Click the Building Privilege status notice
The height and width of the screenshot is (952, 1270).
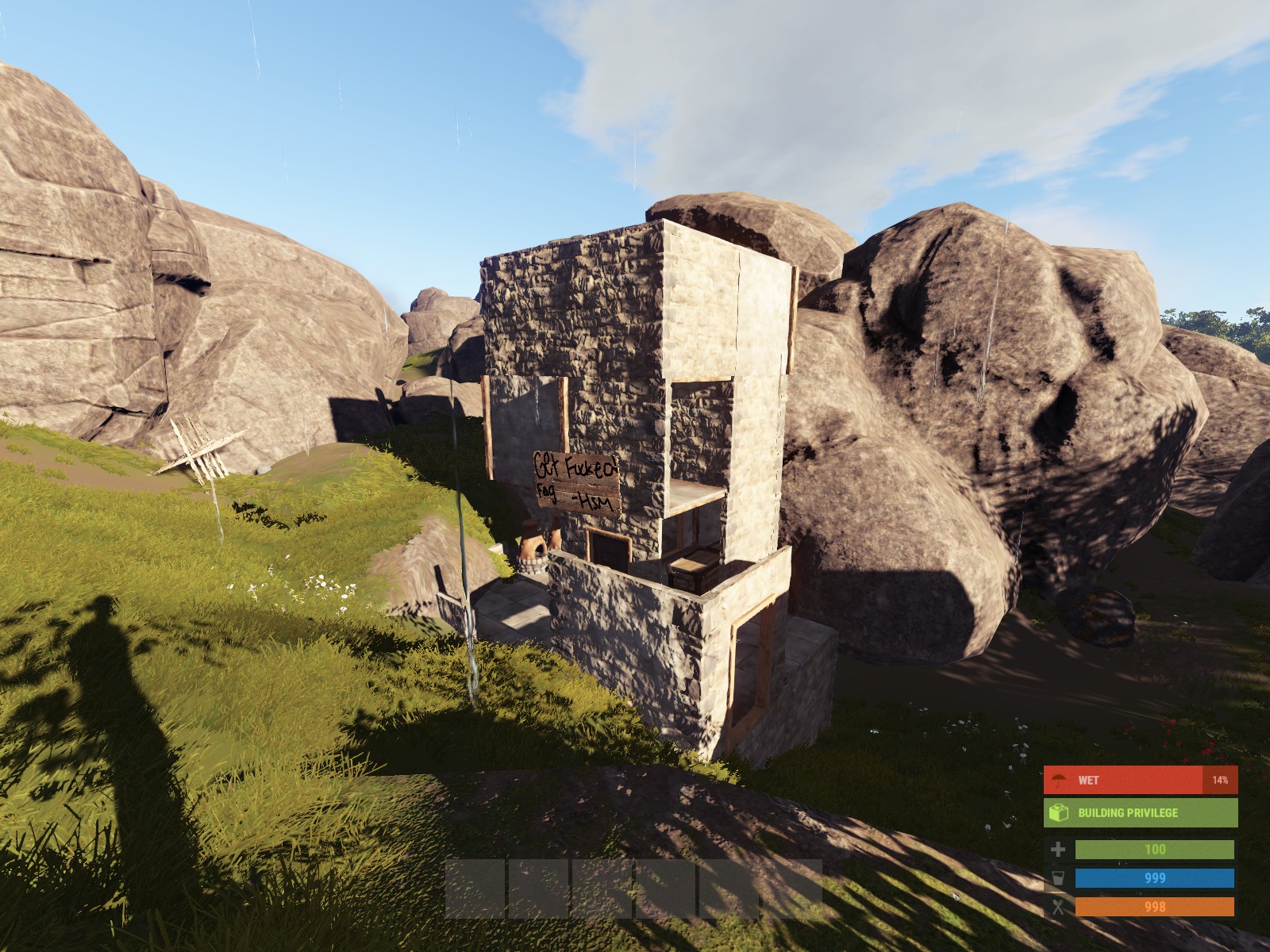coord(1140,812)
